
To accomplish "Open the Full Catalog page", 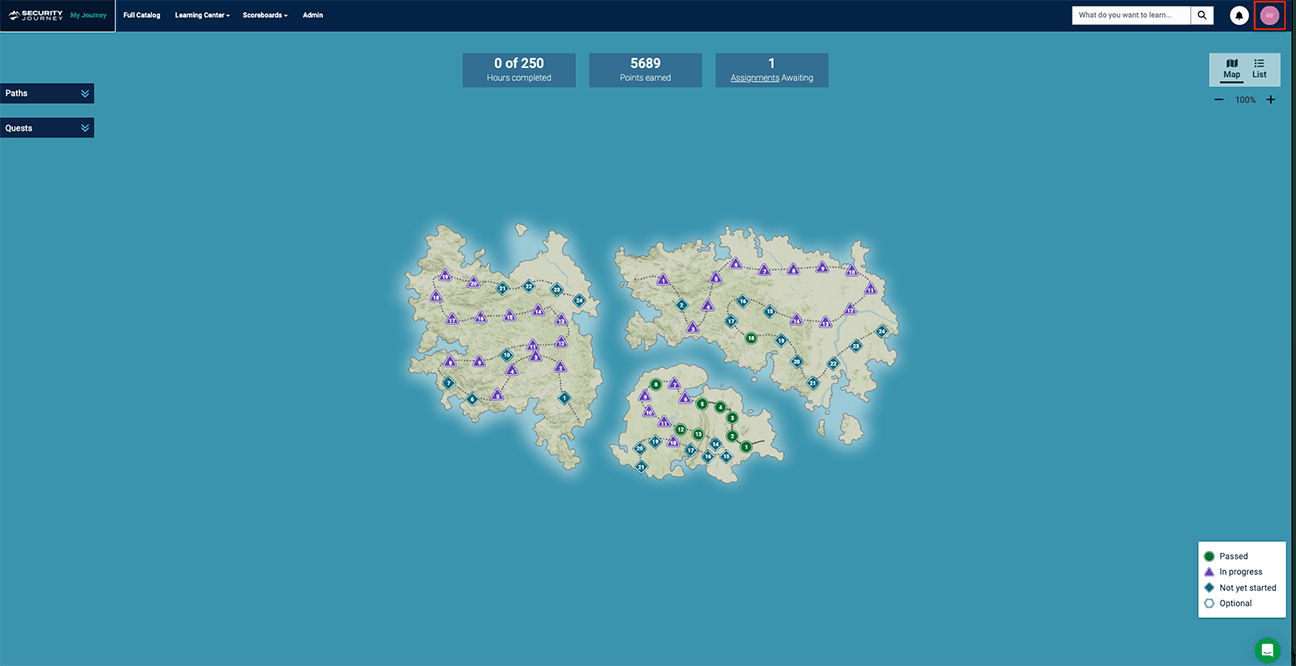I will [x=141, y=15].
